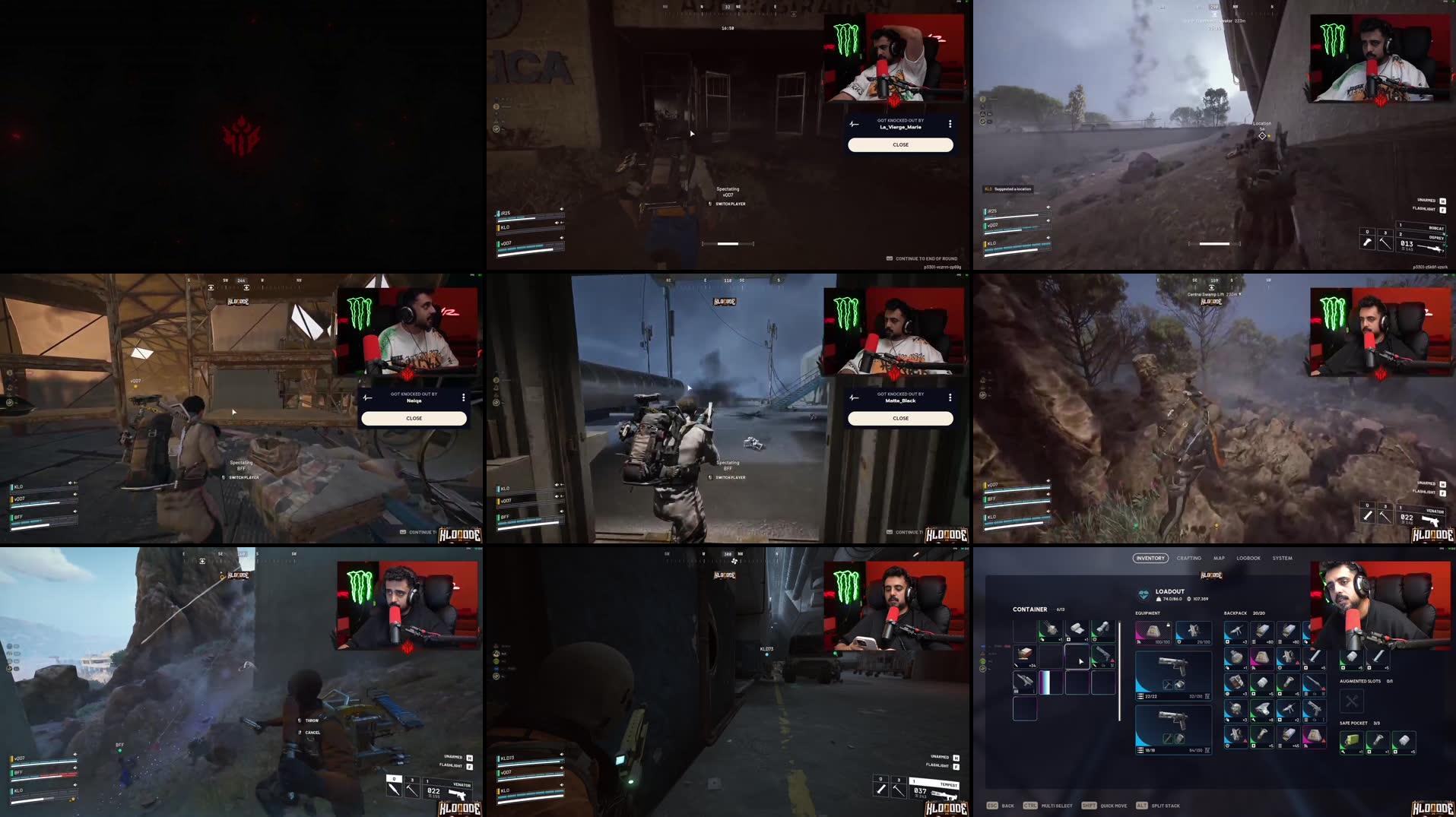Switch to the CRAFTING tab
Screen dimensions: 1456x817
[1191, 558]
